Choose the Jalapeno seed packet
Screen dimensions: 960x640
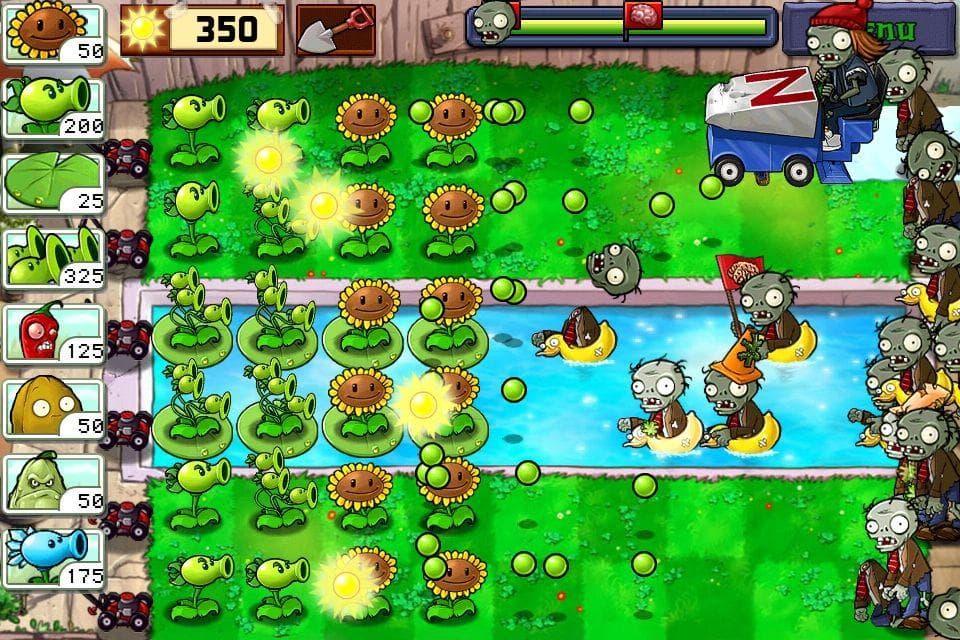pyautogui.click(x=55, y=333)
